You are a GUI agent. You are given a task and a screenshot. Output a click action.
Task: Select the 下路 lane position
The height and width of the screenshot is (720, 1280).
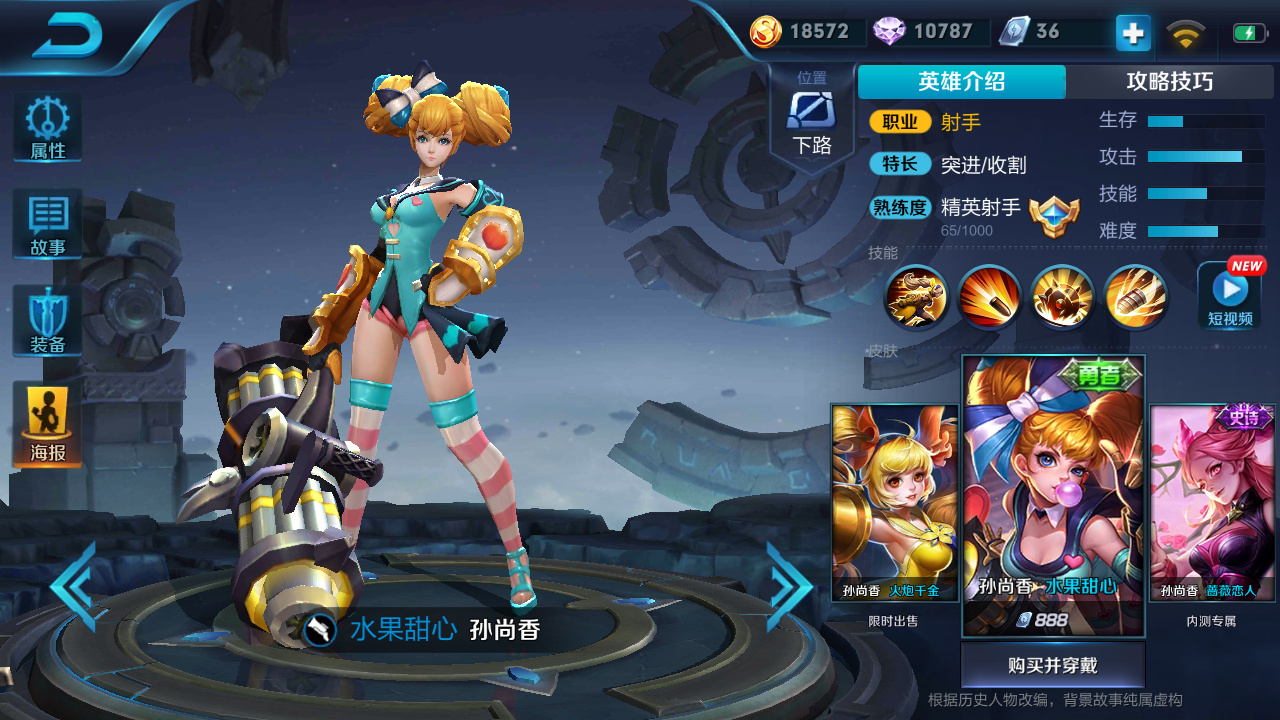(812, 110)
